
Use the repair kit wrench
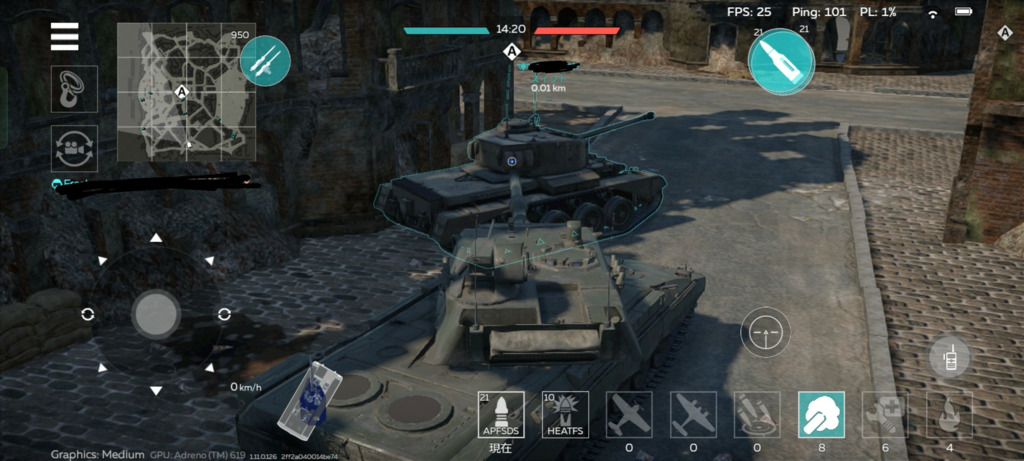885,415
